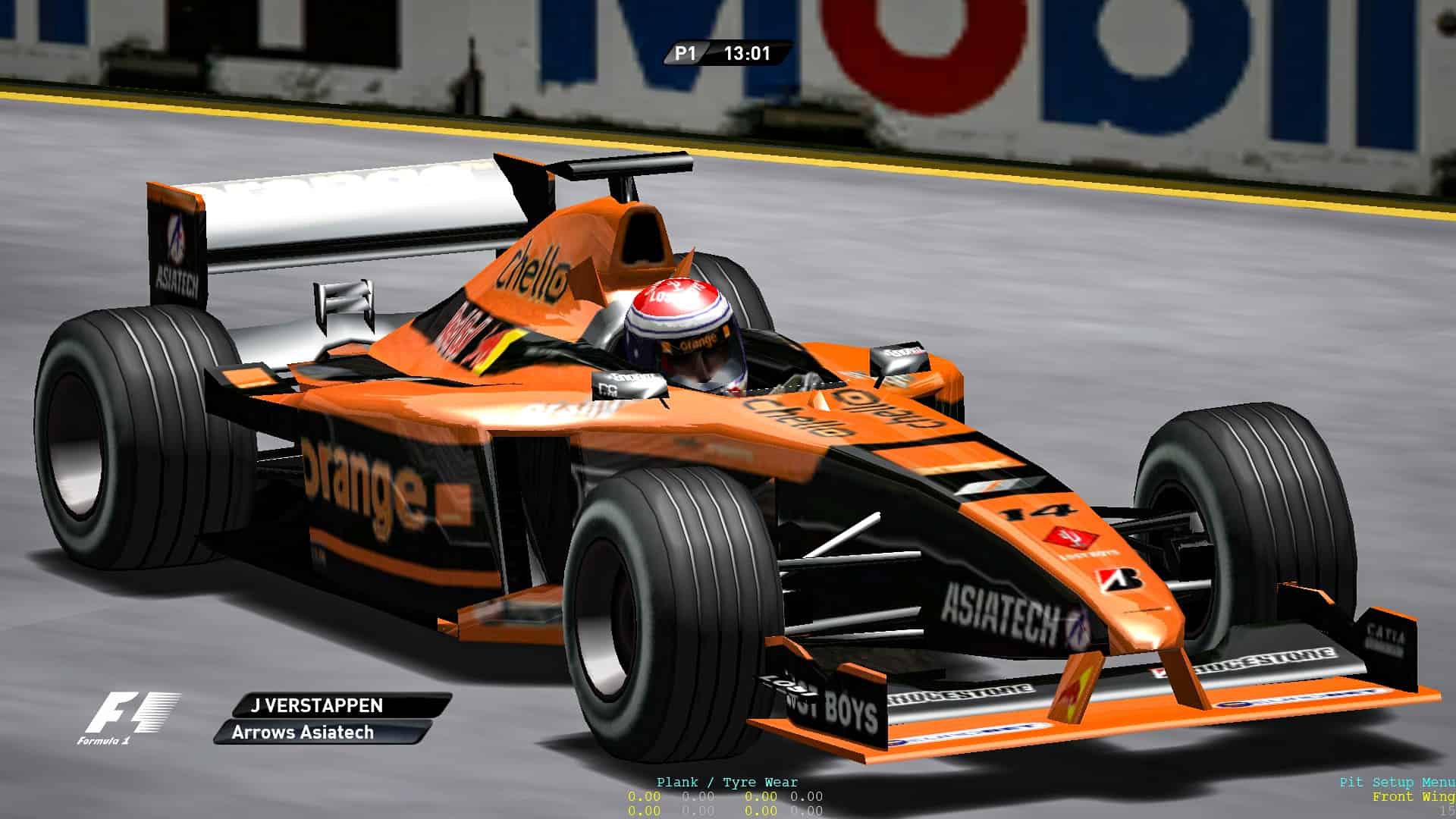Click a yellow 0.00 tyre wear readout

pyautogui.click(x=643, y=797)
